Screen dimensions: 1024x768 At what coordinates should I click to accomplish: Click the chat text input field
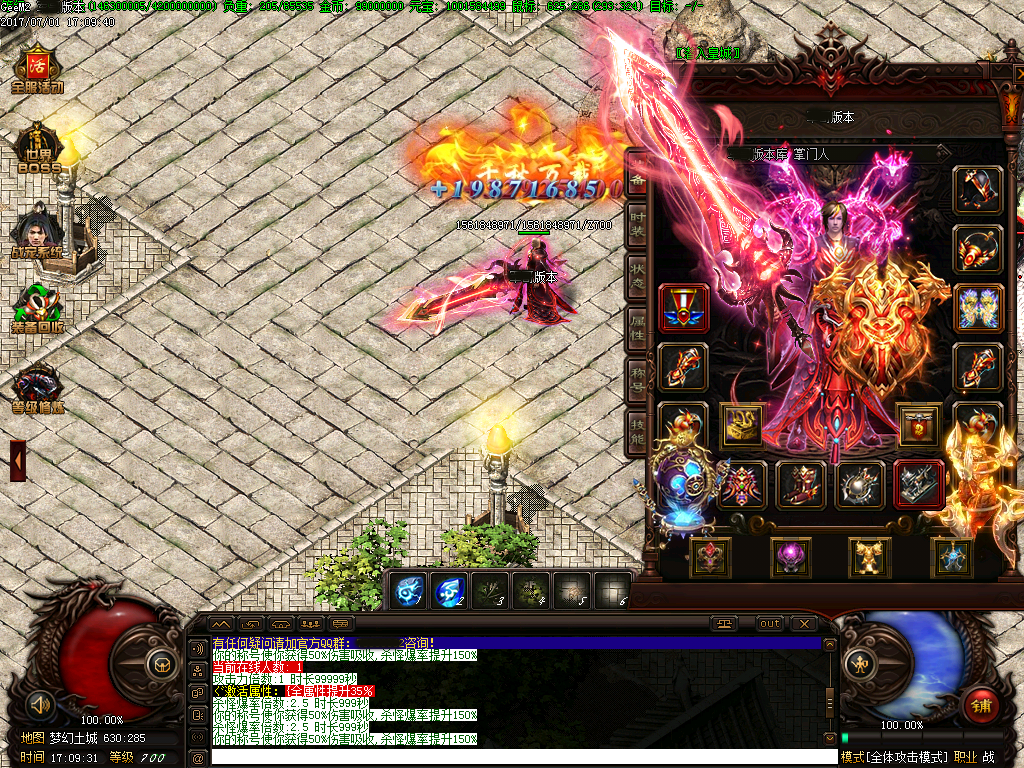[520, 758]
